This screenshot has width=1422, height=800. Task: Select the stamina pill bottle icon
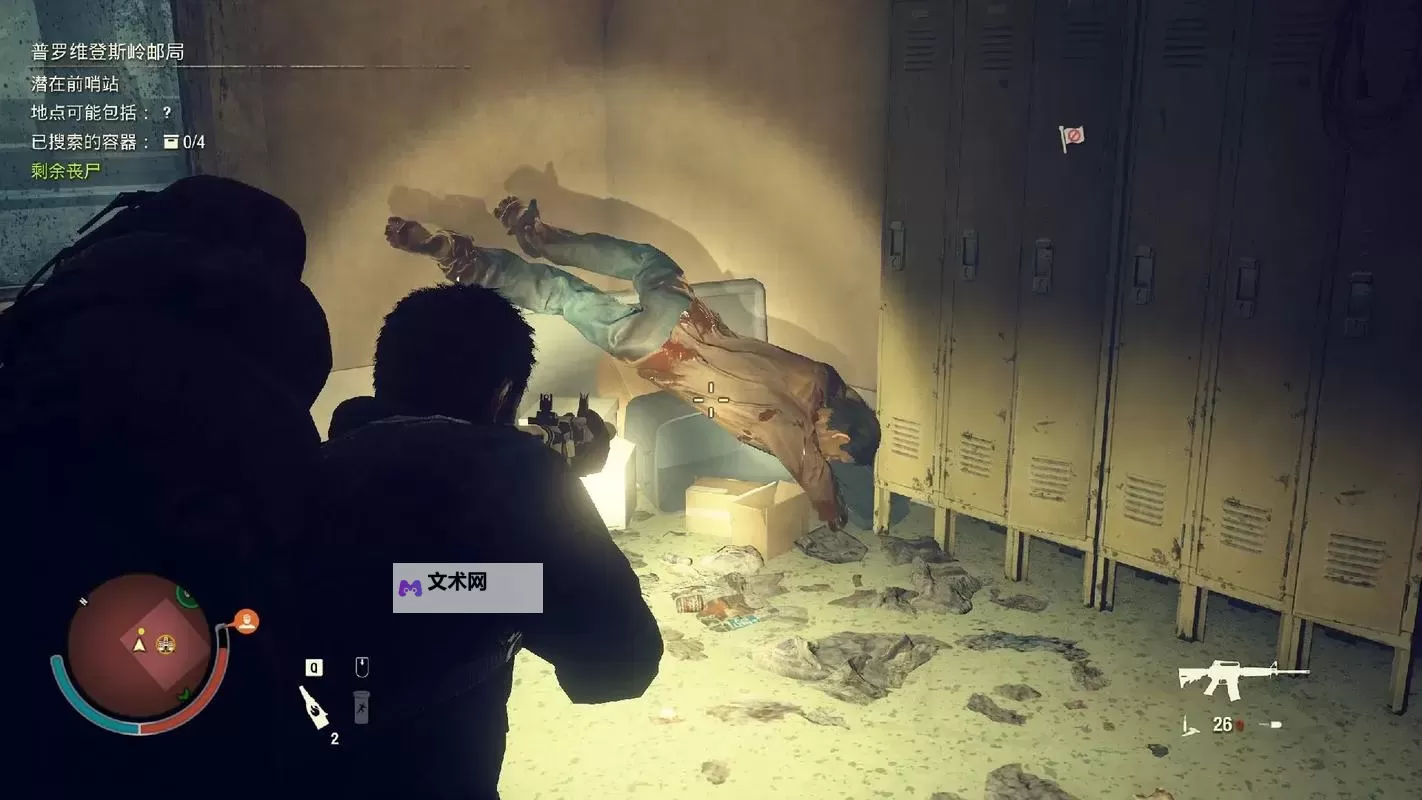pos(361,707)
